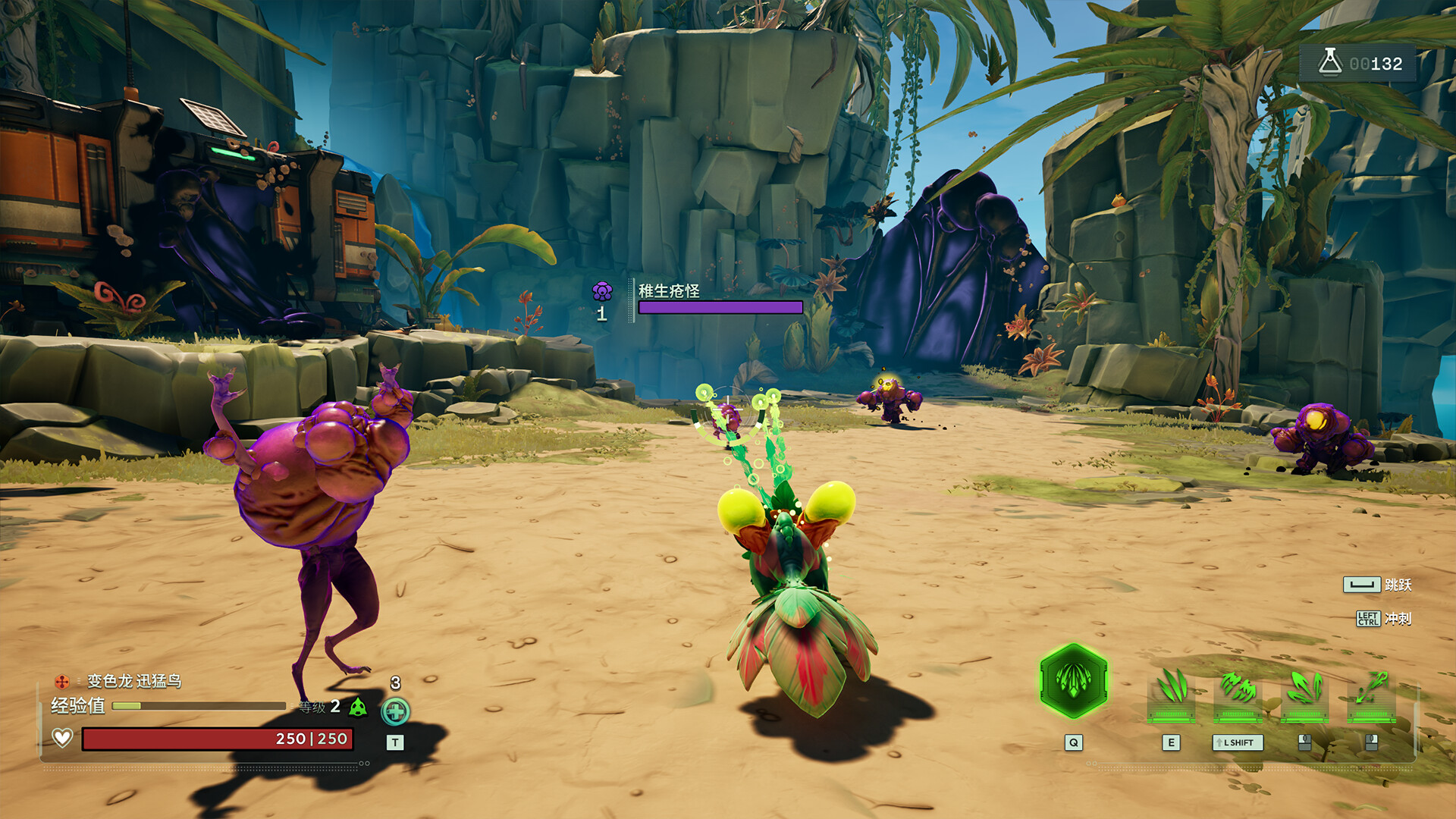Activate the glowing hexagon ultimate ability

tap(1073, 681)
